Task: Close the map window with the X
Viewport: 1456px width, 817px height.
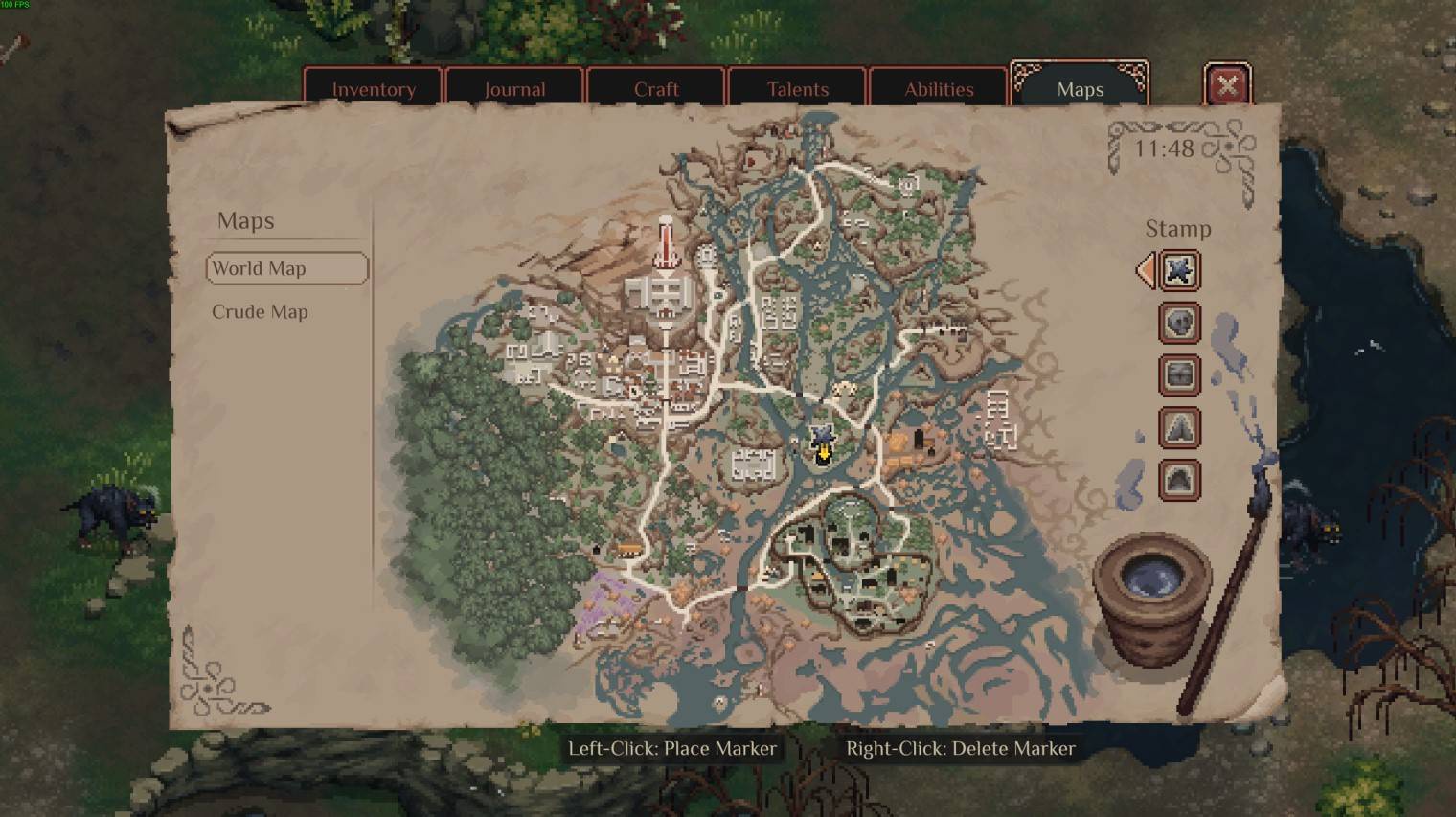Action: [x=1227, y=86]
